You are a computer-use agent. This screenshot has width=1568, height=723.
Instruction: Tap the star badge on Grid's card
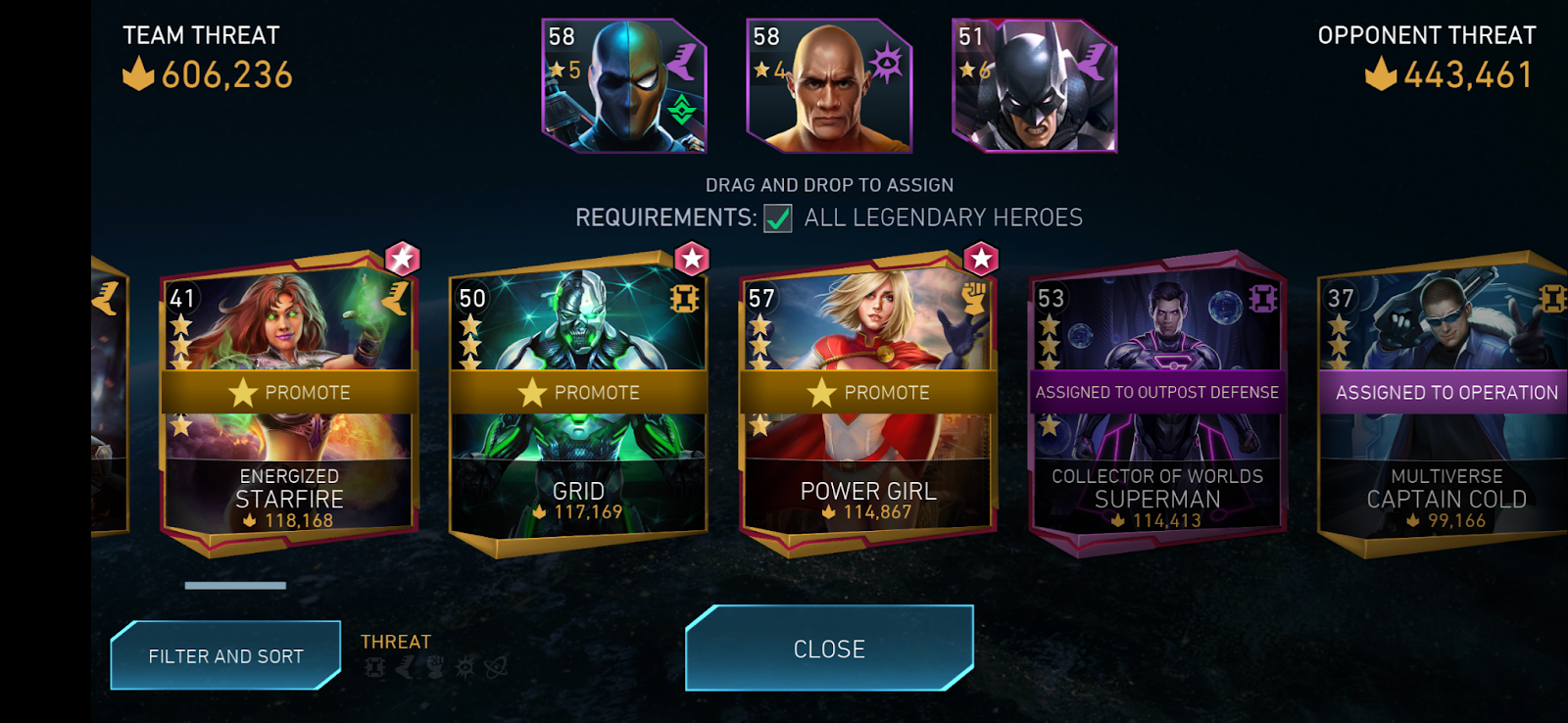[692, 259]
